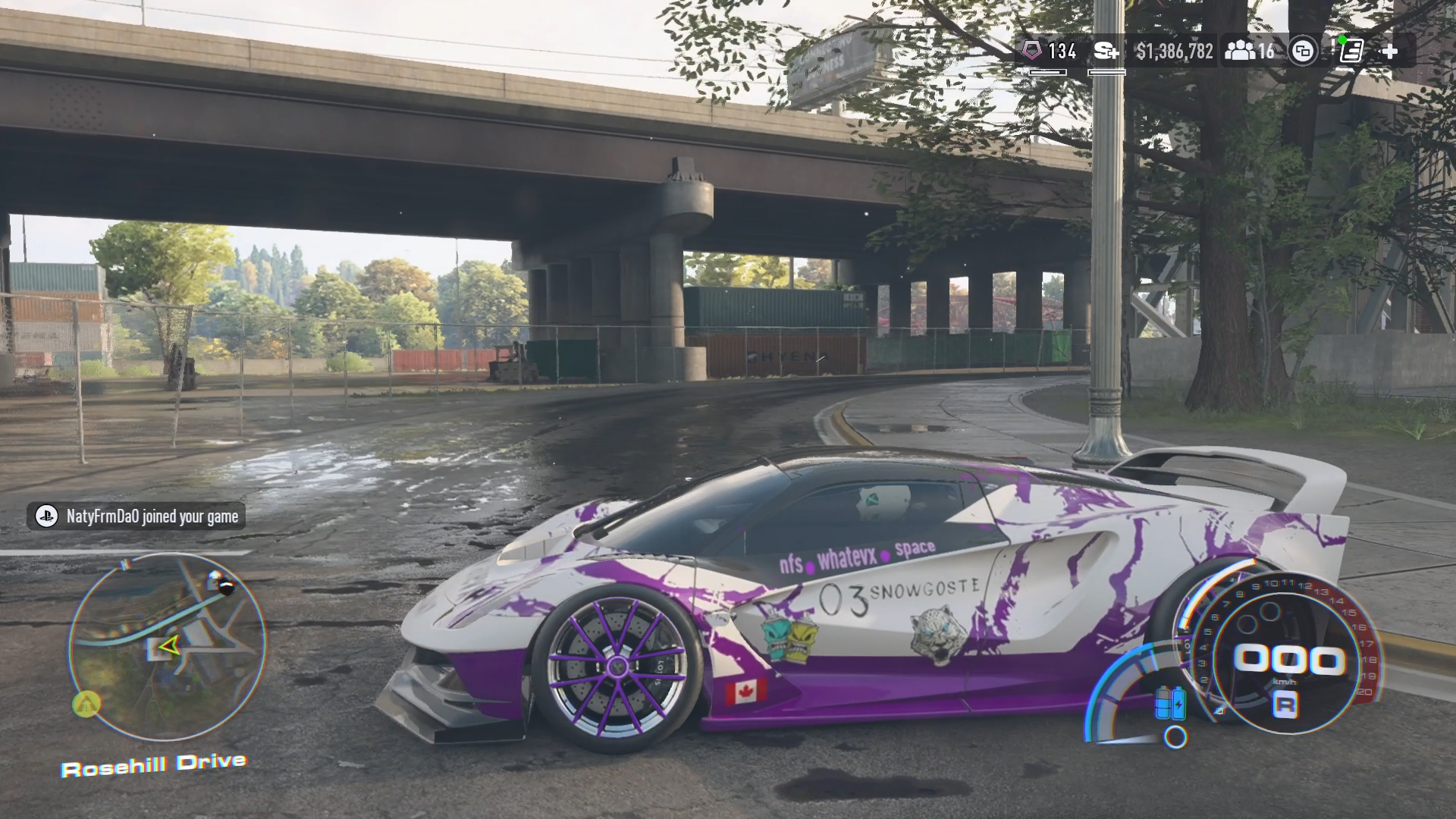The width and height of the screenshot is (1456, 819).
Task: Click the overlapping-windows circle icon
Action: coord(1303,51)
